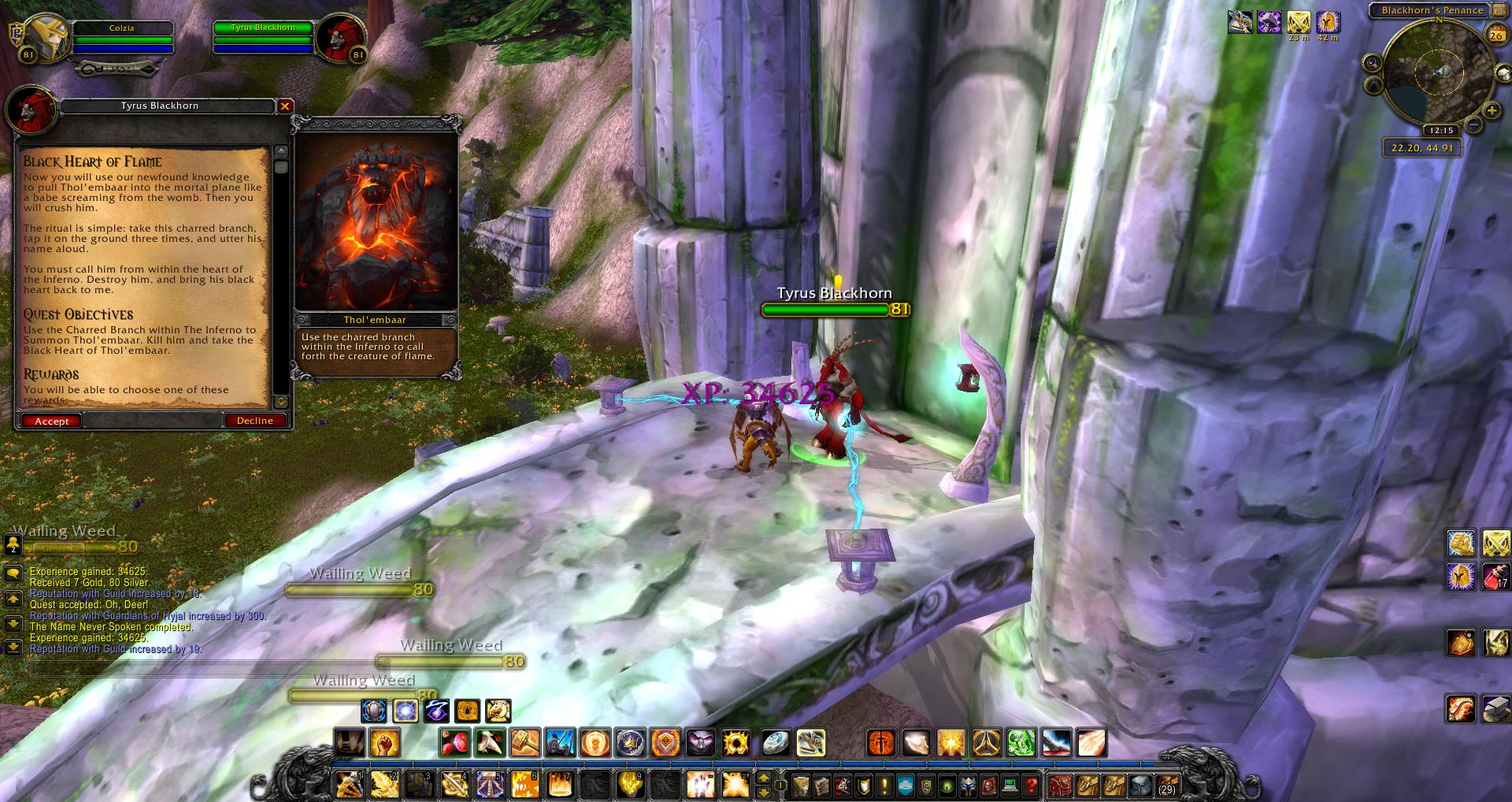This screenshot has height=802, width=1512.
Task: Open the red question mark help button
Action: pos(1031,785)
